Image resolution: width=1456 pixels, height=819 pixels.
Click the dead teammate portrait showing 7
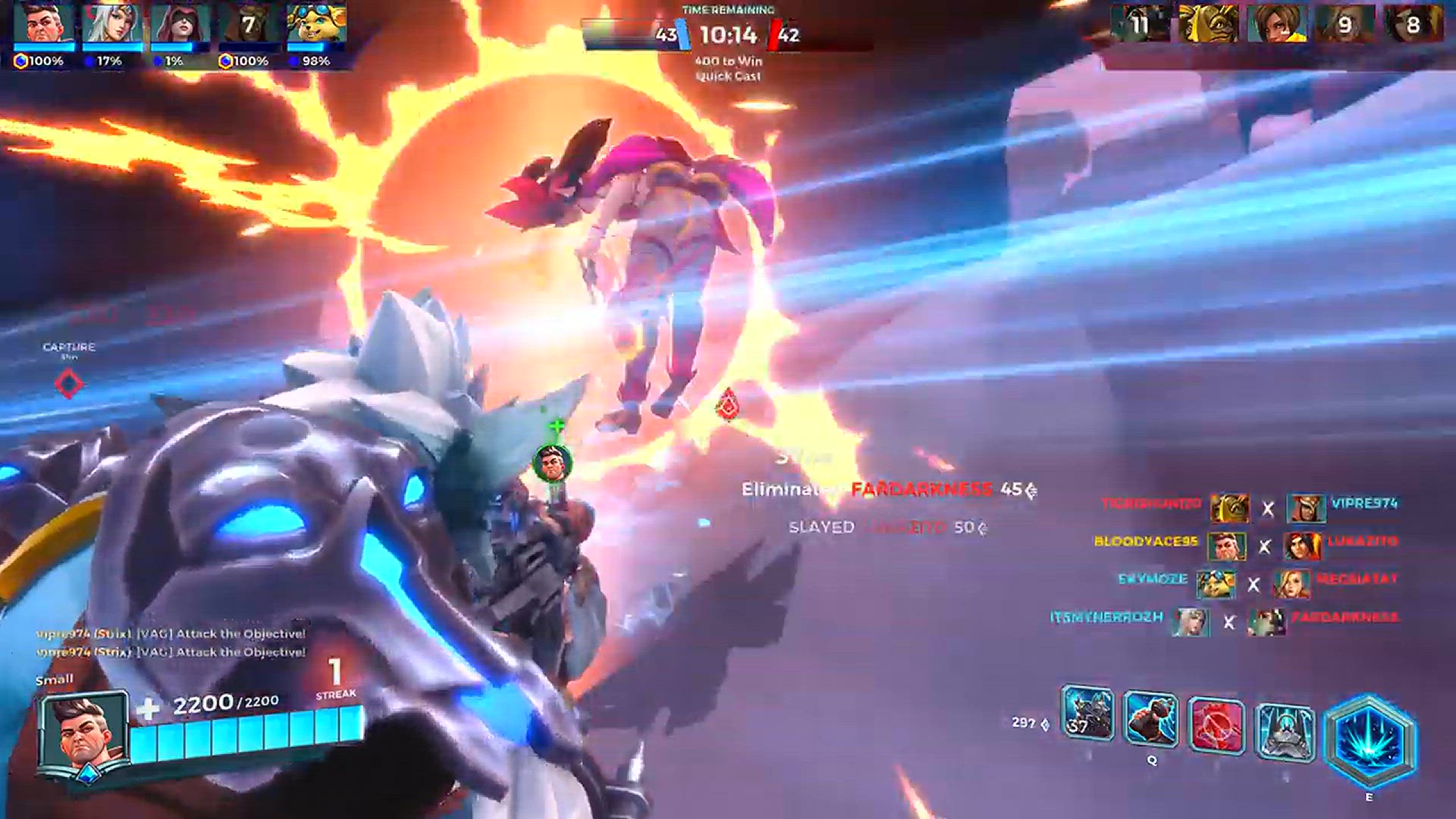[248, 25]
